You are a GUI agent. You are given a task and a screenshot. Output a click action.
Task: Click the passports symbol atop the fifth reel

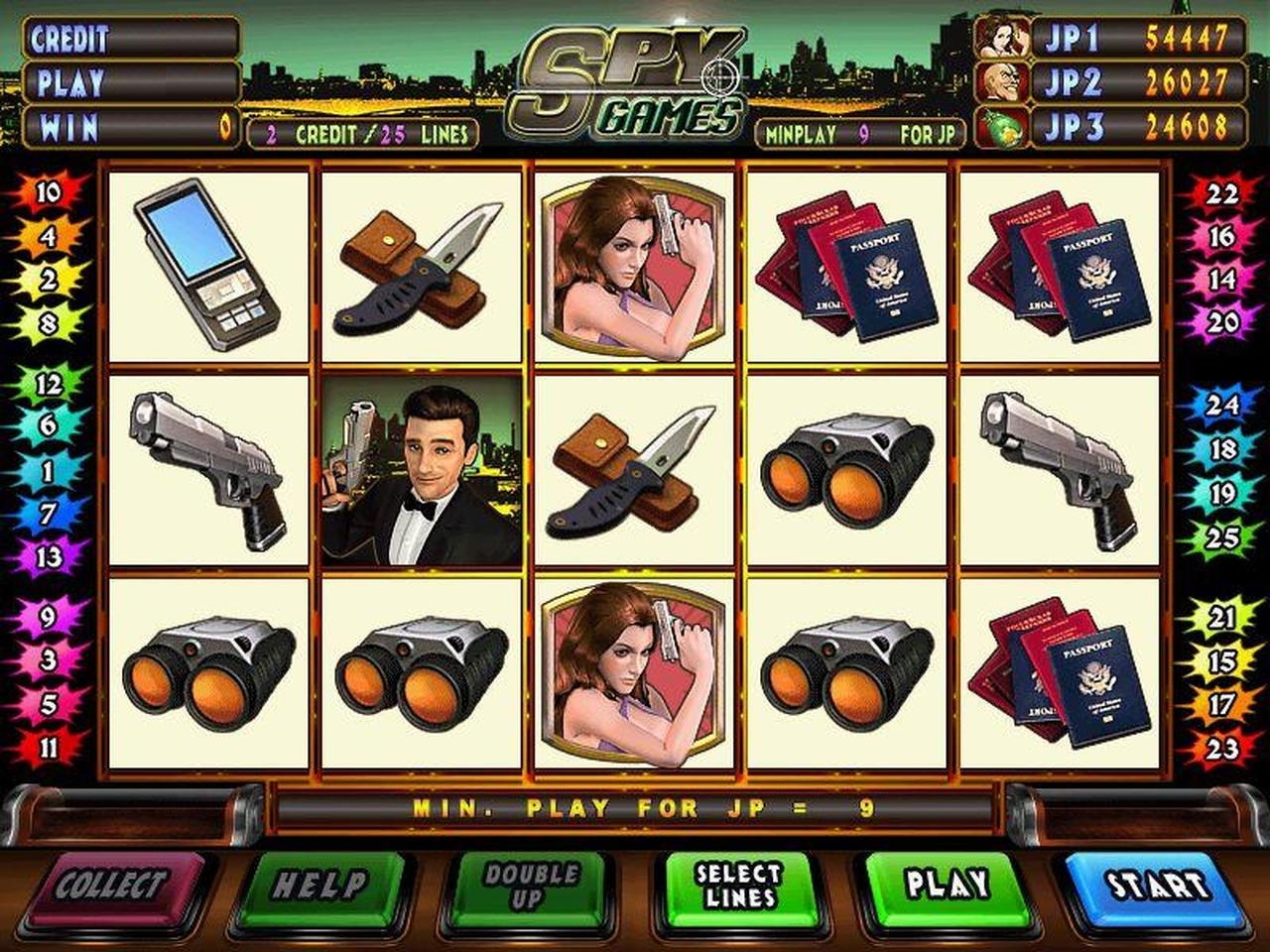coord(1064,268)
